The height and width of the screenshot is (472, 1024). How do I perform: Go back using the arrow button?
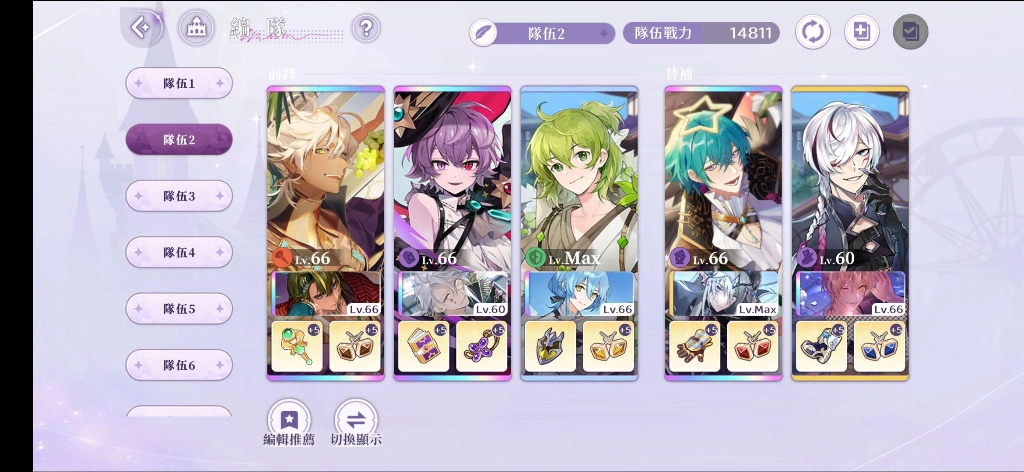click(x=142, y=28)
